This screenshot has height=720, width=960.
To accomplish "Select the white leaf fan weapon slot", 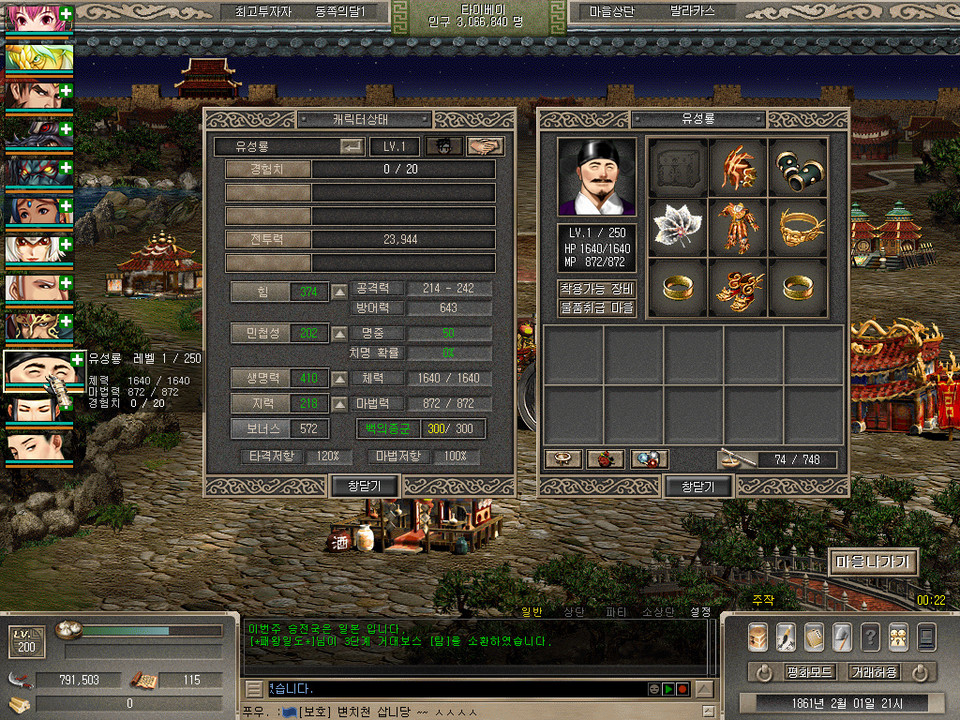I will pyautogui.click(x=679, y=227).
